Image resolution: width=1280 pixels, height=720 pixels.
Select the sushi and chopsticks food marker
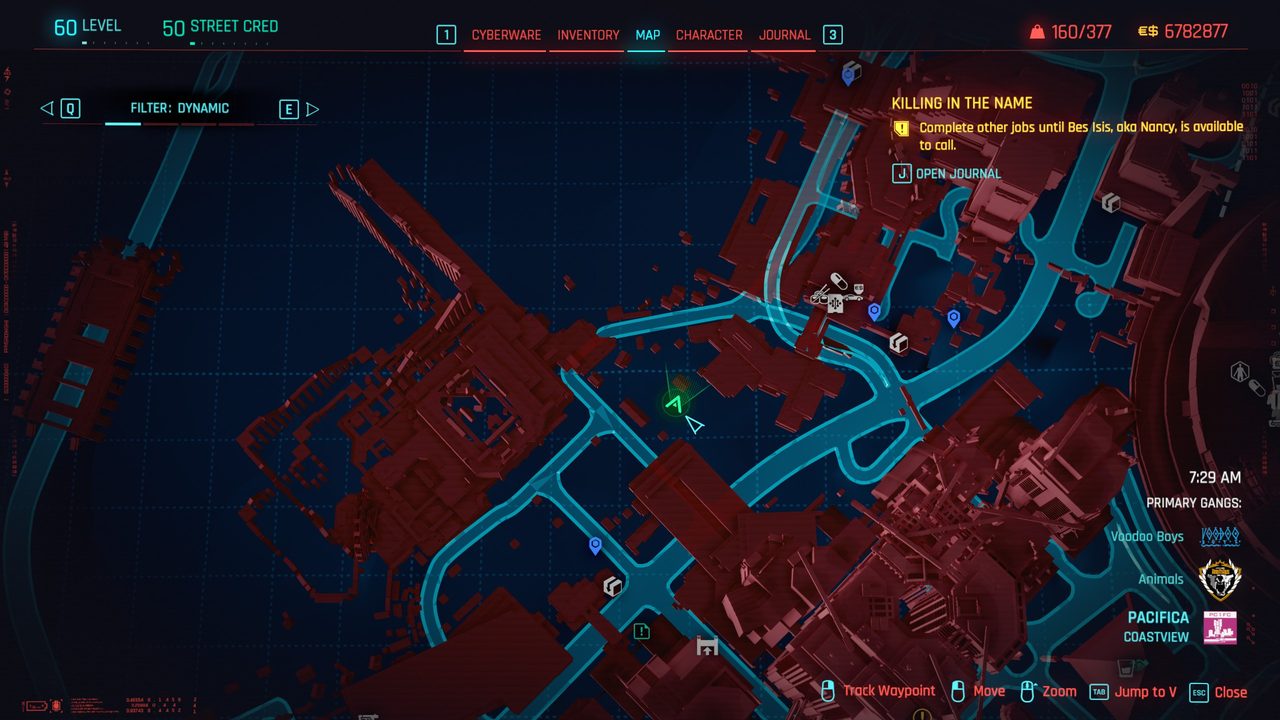click(820, 295)
